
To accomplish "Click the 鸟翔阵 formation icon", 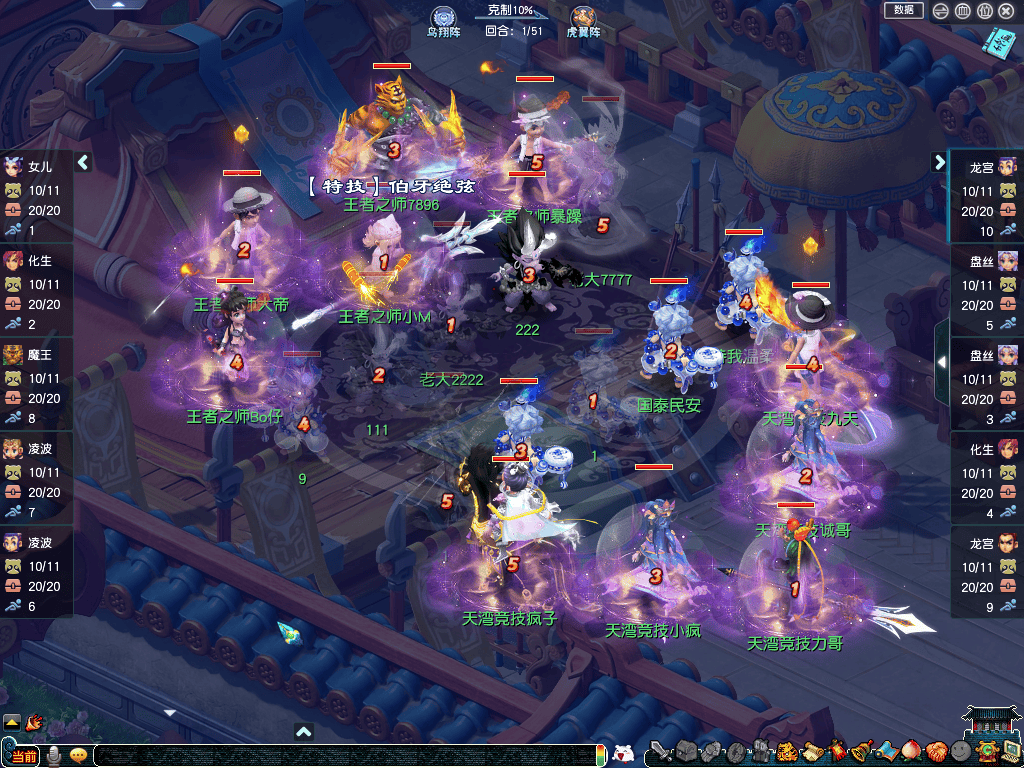I will [x=443, y=18].
